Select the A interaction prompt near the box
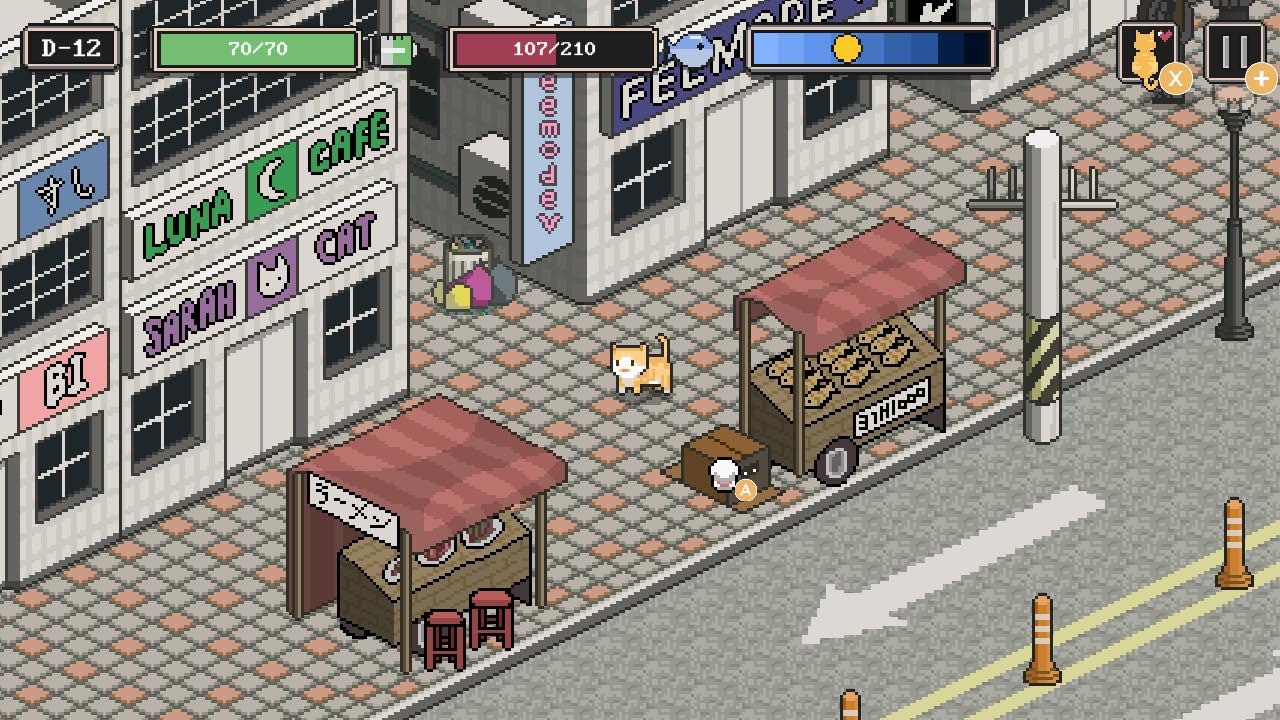The width and height of the screenshot is (1280, 720). 745,489
